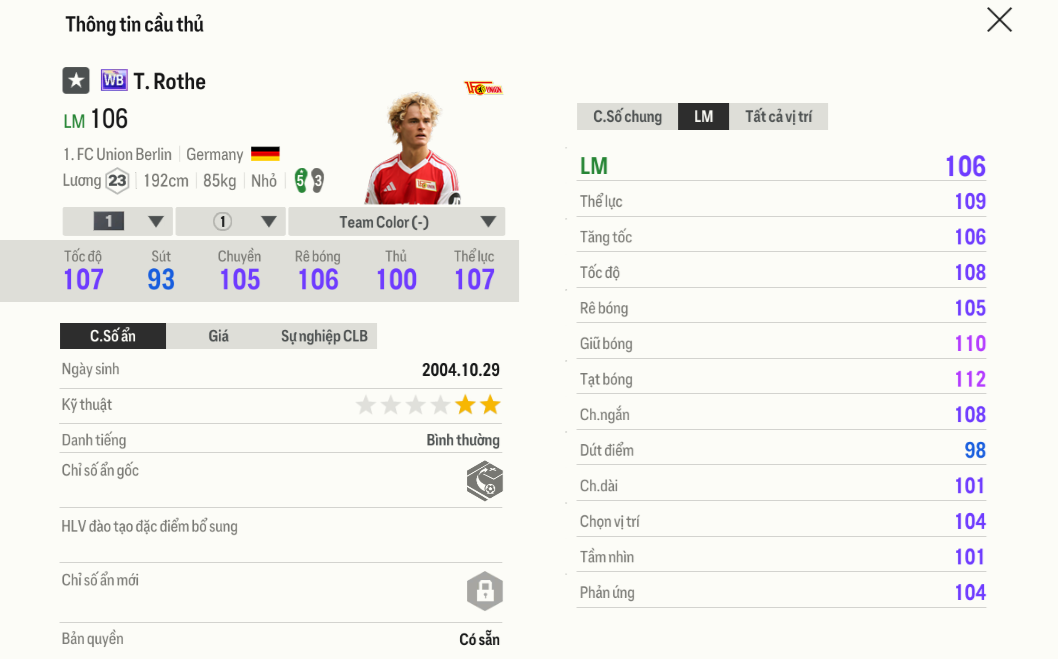This screenshot has height=659, width=1058.
Task: Open the circled 1 level dropdown
Action: 231,222
